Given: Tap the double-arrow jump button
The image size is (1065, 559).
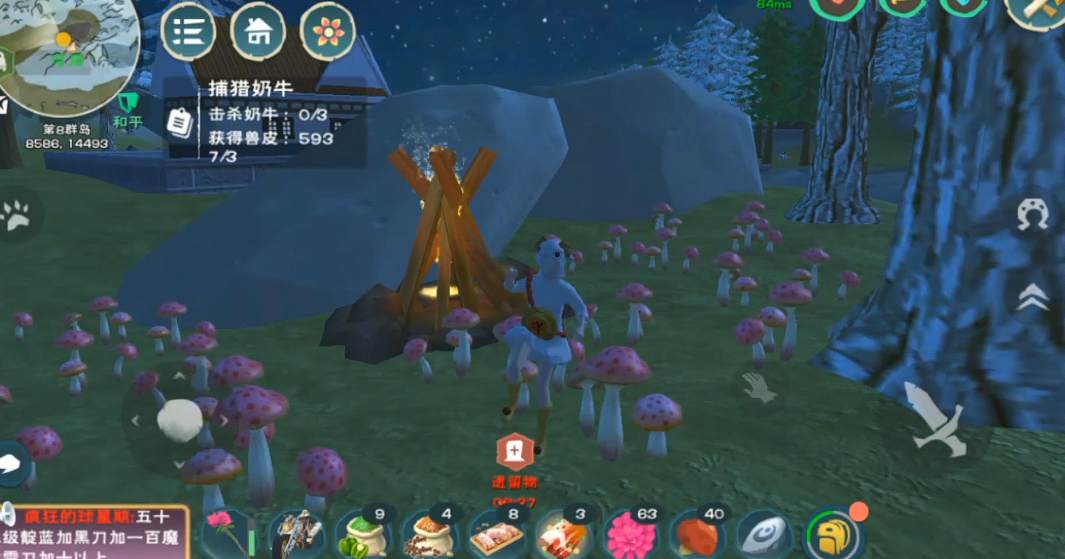Looking at the screenshot, I should click(x=1033, y=297).
